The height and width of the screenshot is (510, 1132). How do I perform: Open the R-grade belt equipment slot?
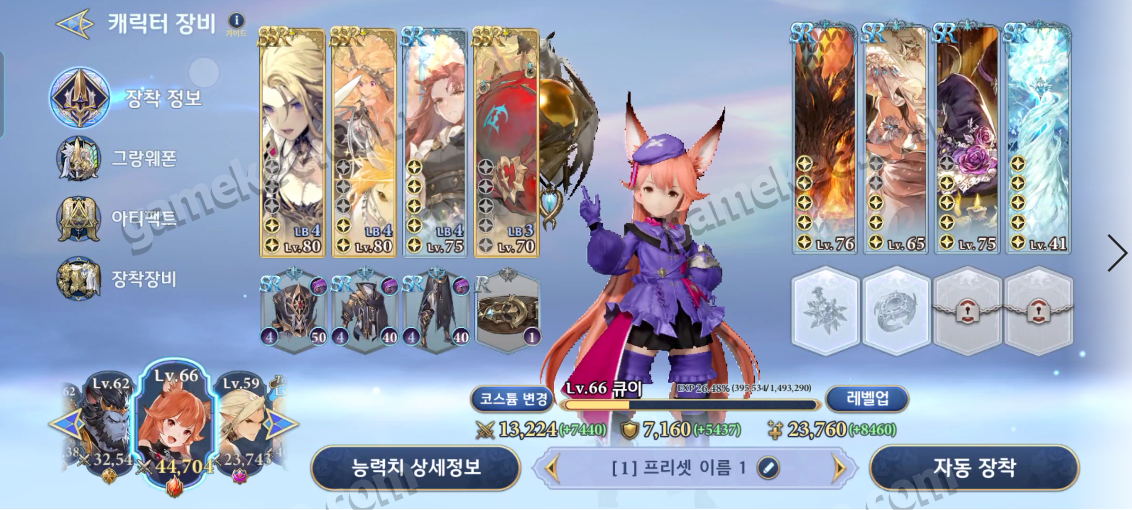508,312
